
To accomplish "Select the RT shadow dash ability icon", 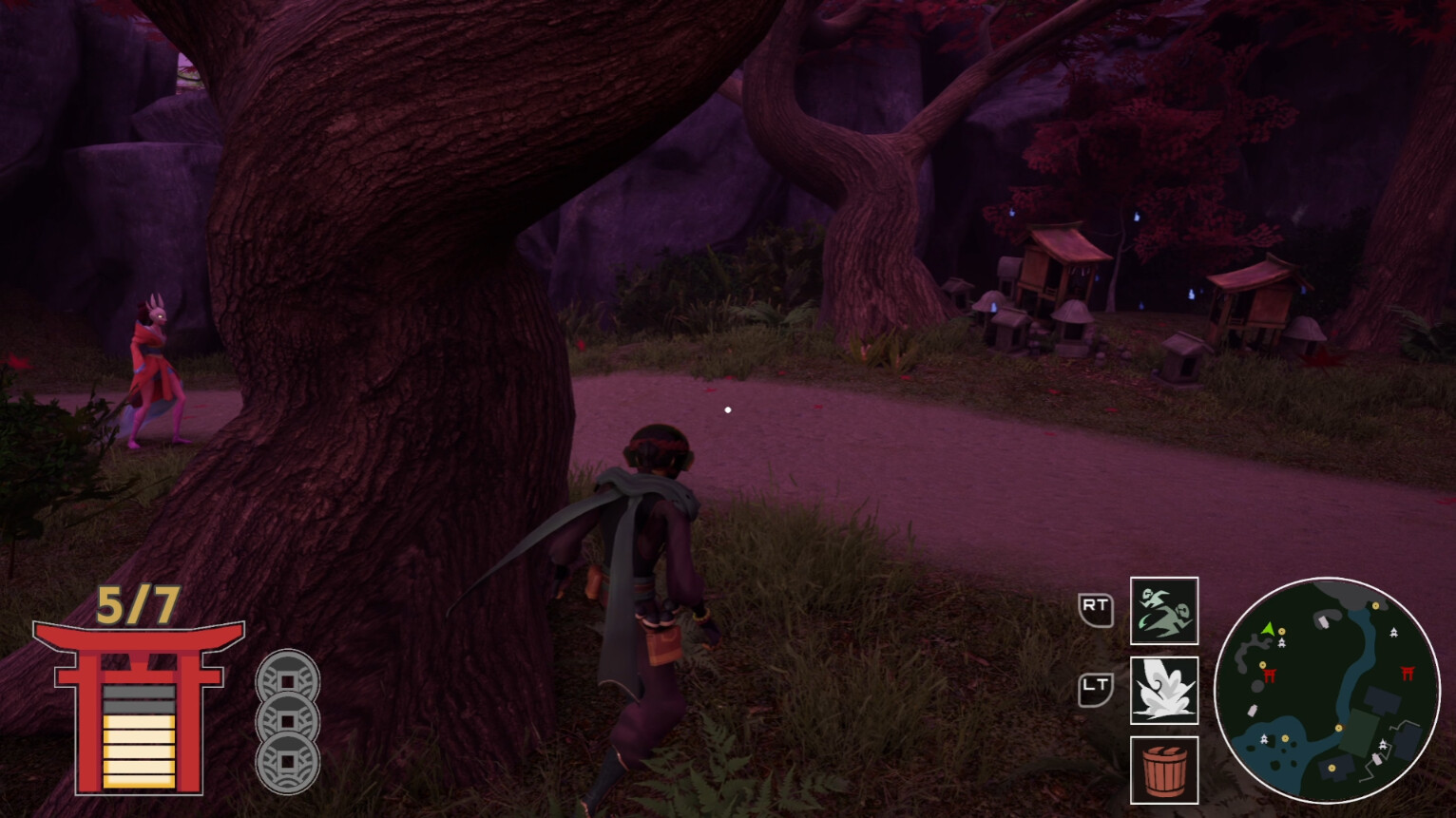I will click(1164, 613).
